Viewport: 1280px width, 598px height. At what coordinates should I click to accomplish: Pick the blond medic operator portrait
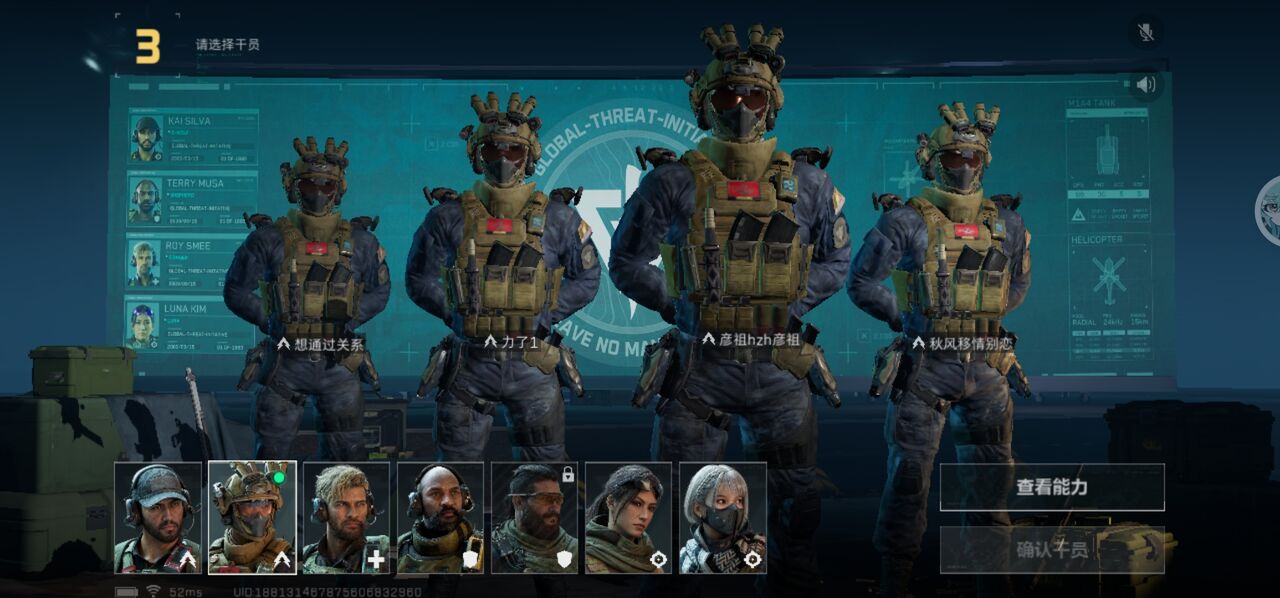pos(346,517)
